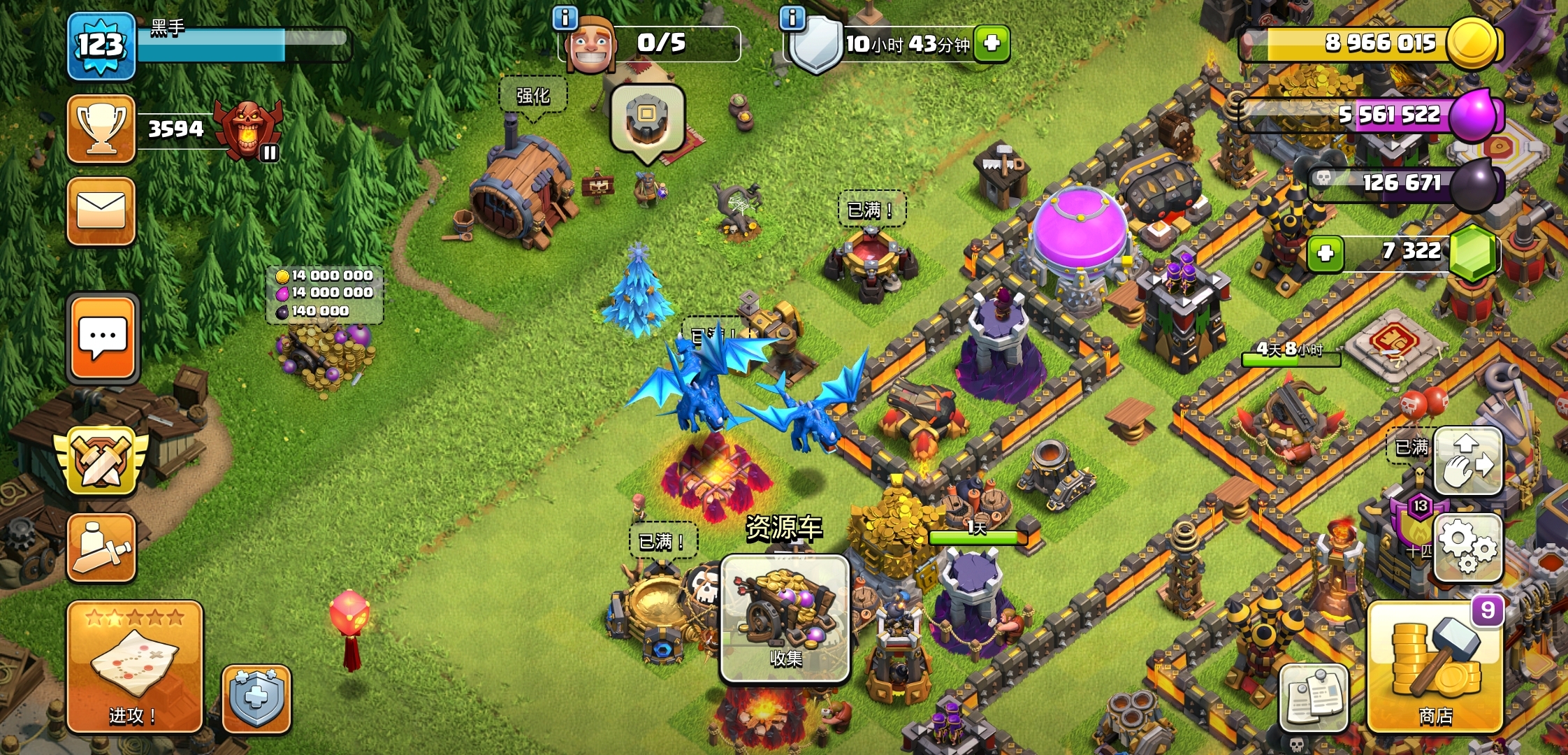Open the crossed swords clan war button

101,461
